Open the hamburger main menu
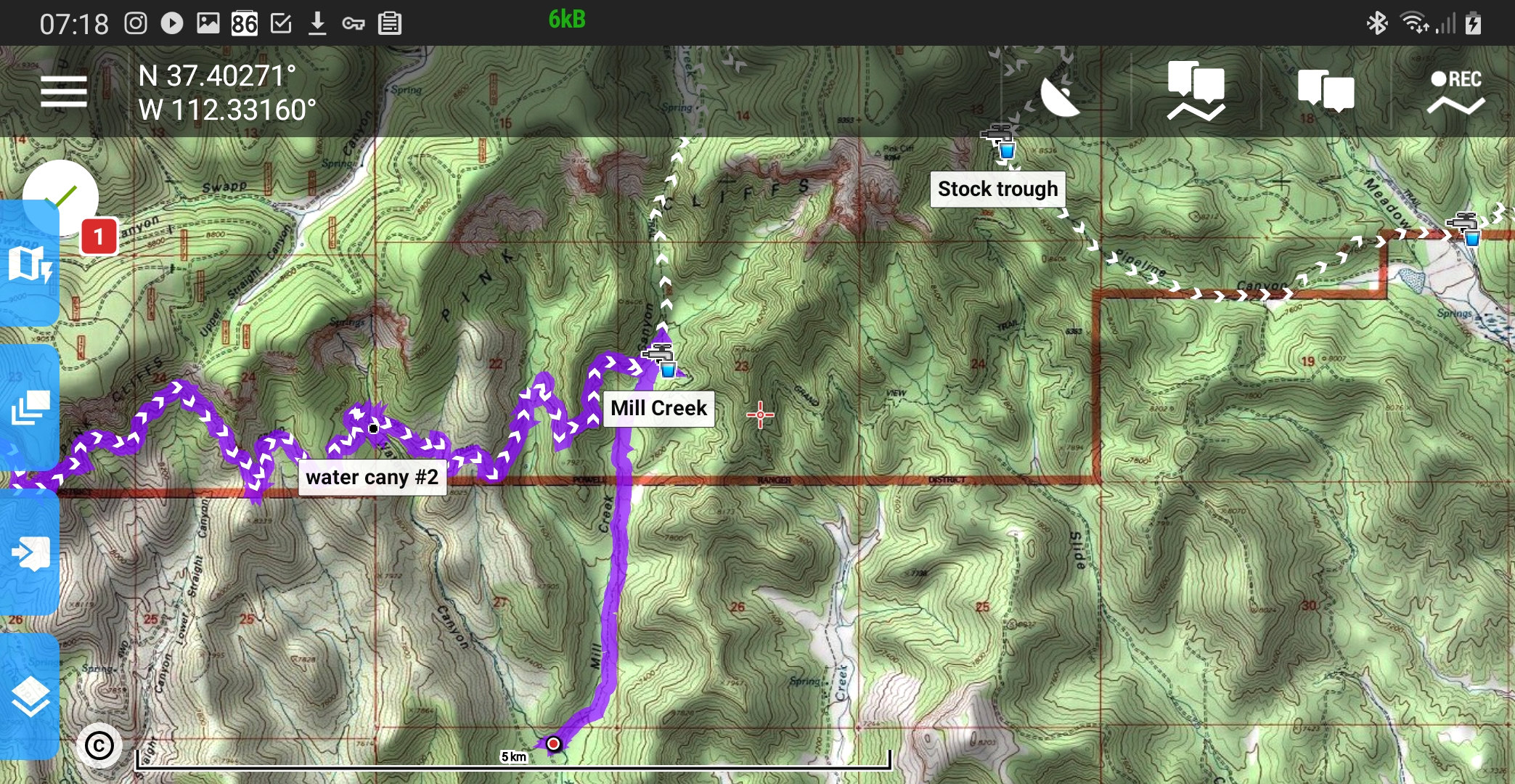Screen dimensions: 1515x784 (64, 92)
